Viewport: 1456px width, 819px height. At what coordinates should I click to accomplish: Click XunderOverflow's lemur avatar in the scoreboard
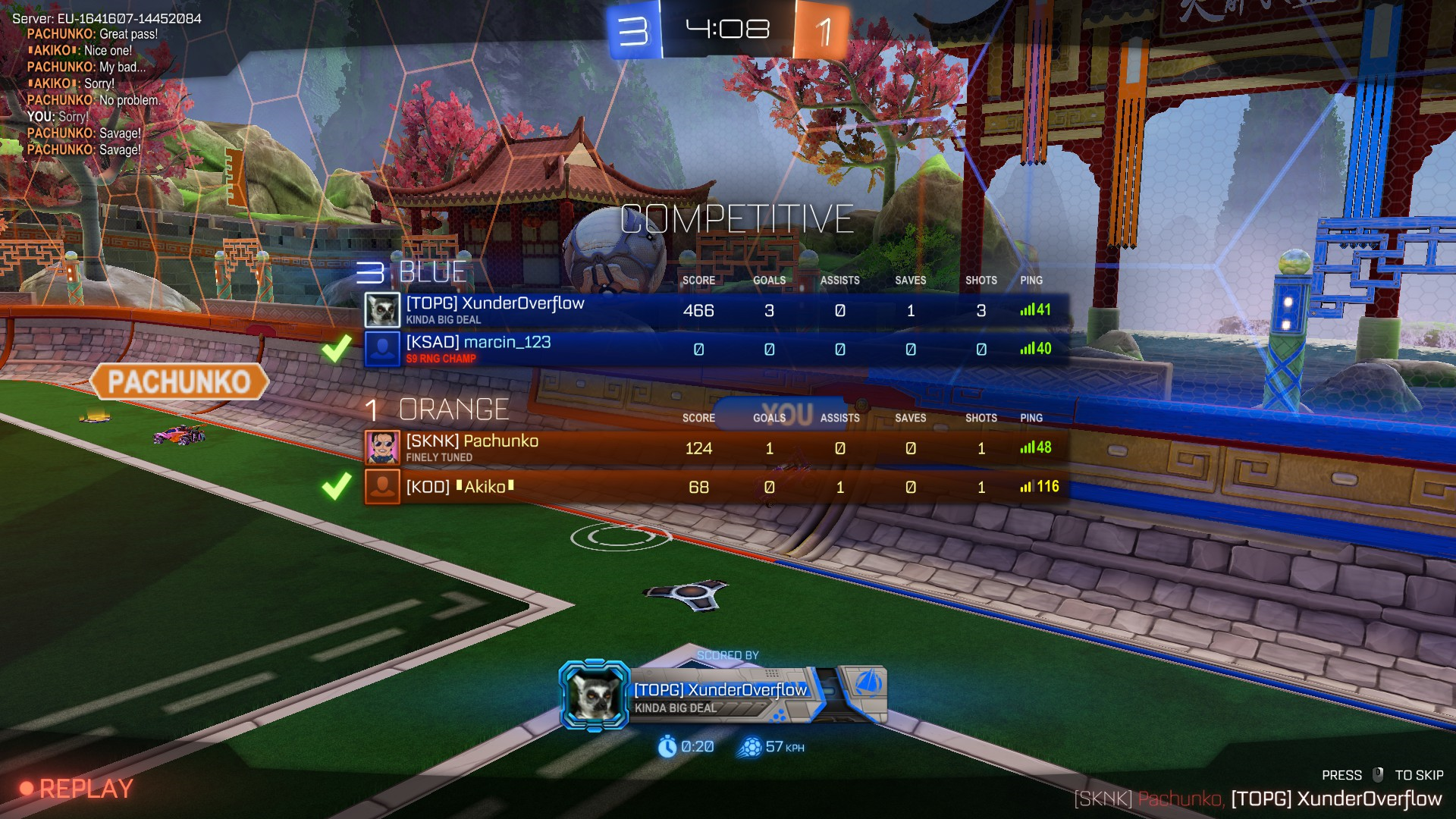pos(382,310)
